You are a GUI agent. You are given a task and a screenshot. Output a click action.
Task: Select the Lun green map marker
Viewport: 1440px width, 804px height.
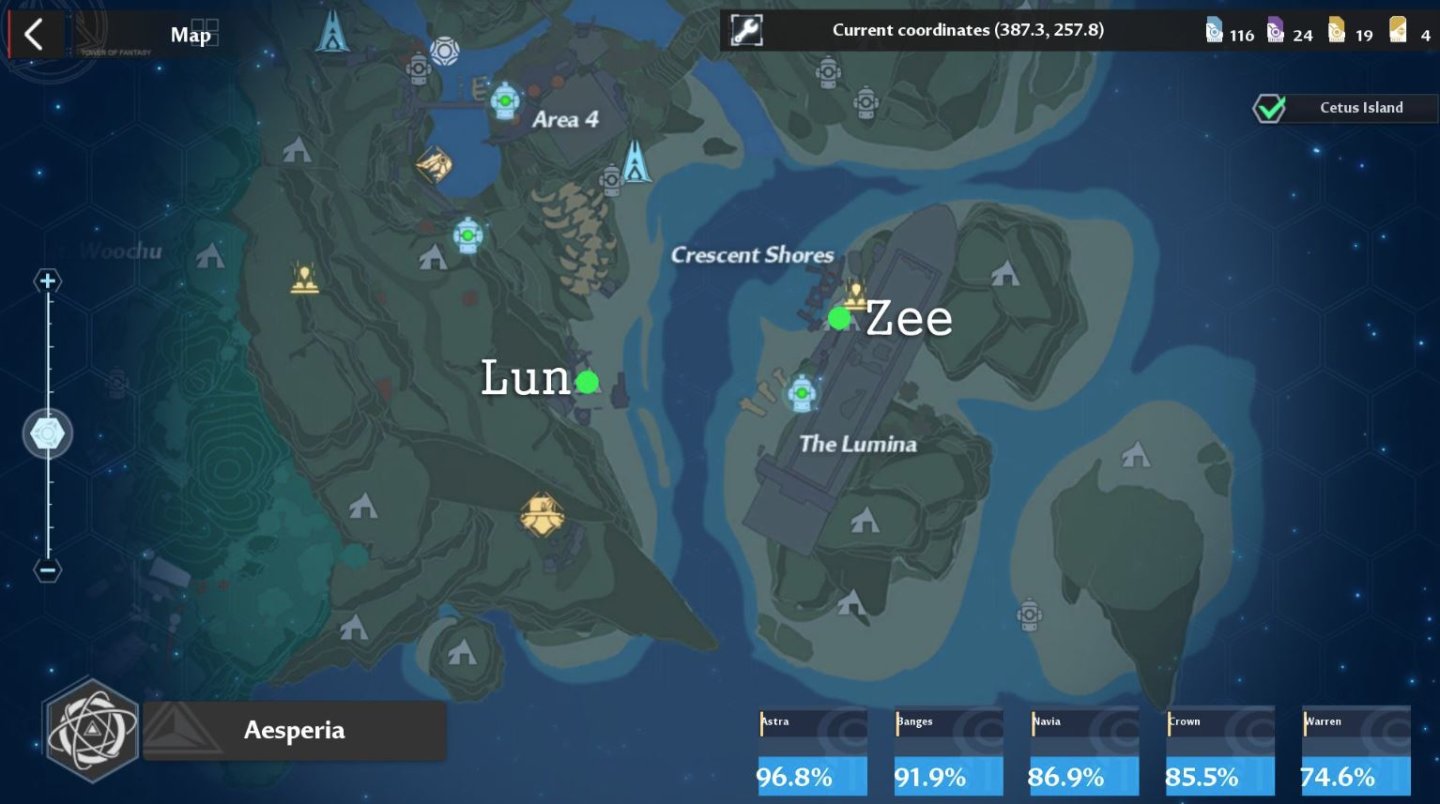[x=587, y=381]
